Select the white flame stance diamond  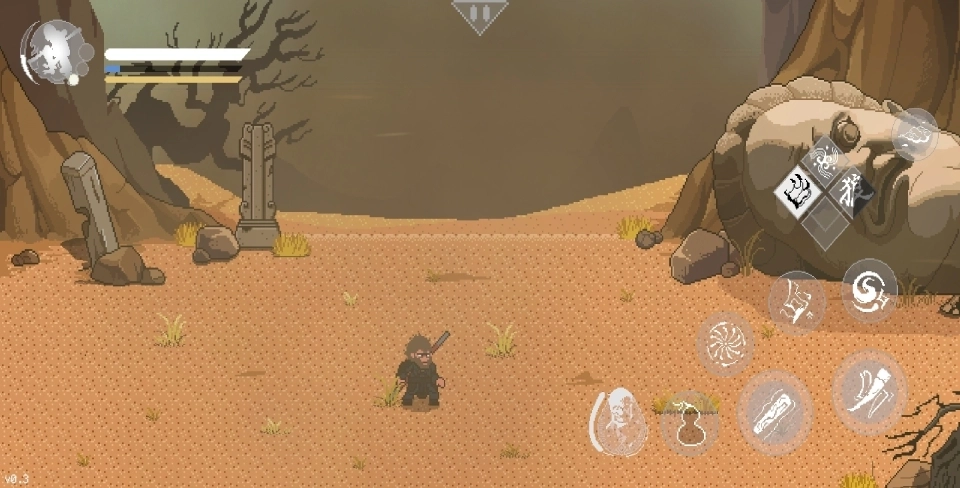799,188
